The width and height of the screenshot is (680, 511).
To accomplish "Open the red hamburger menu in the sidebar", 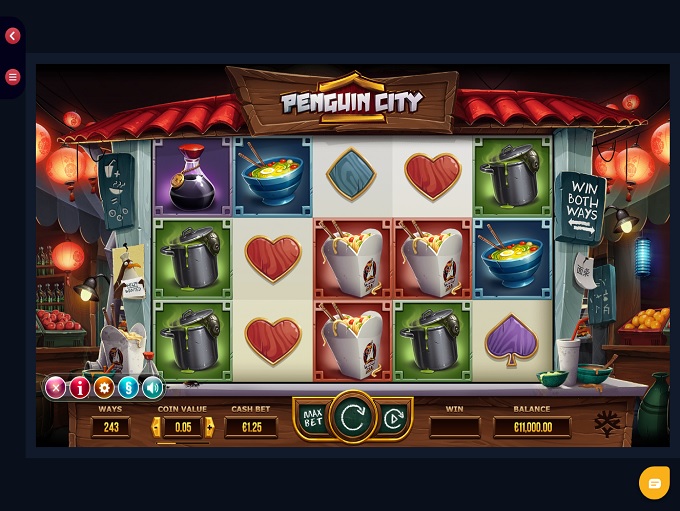I will point(13,76).
